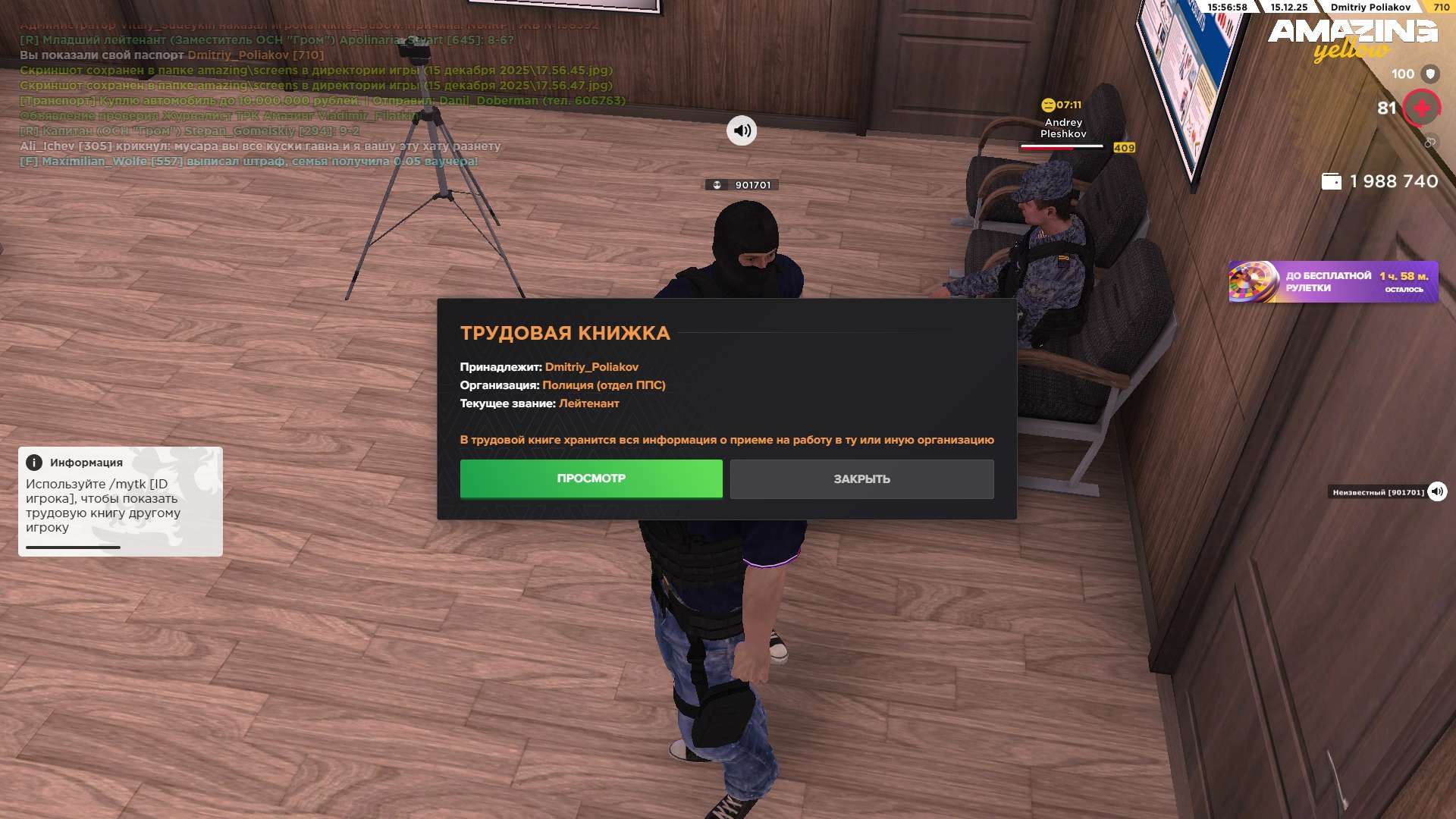The image size is (1456, 819).
Task: Close the work book with ЗАКРЫТЬ
Action: click(861, 479)
